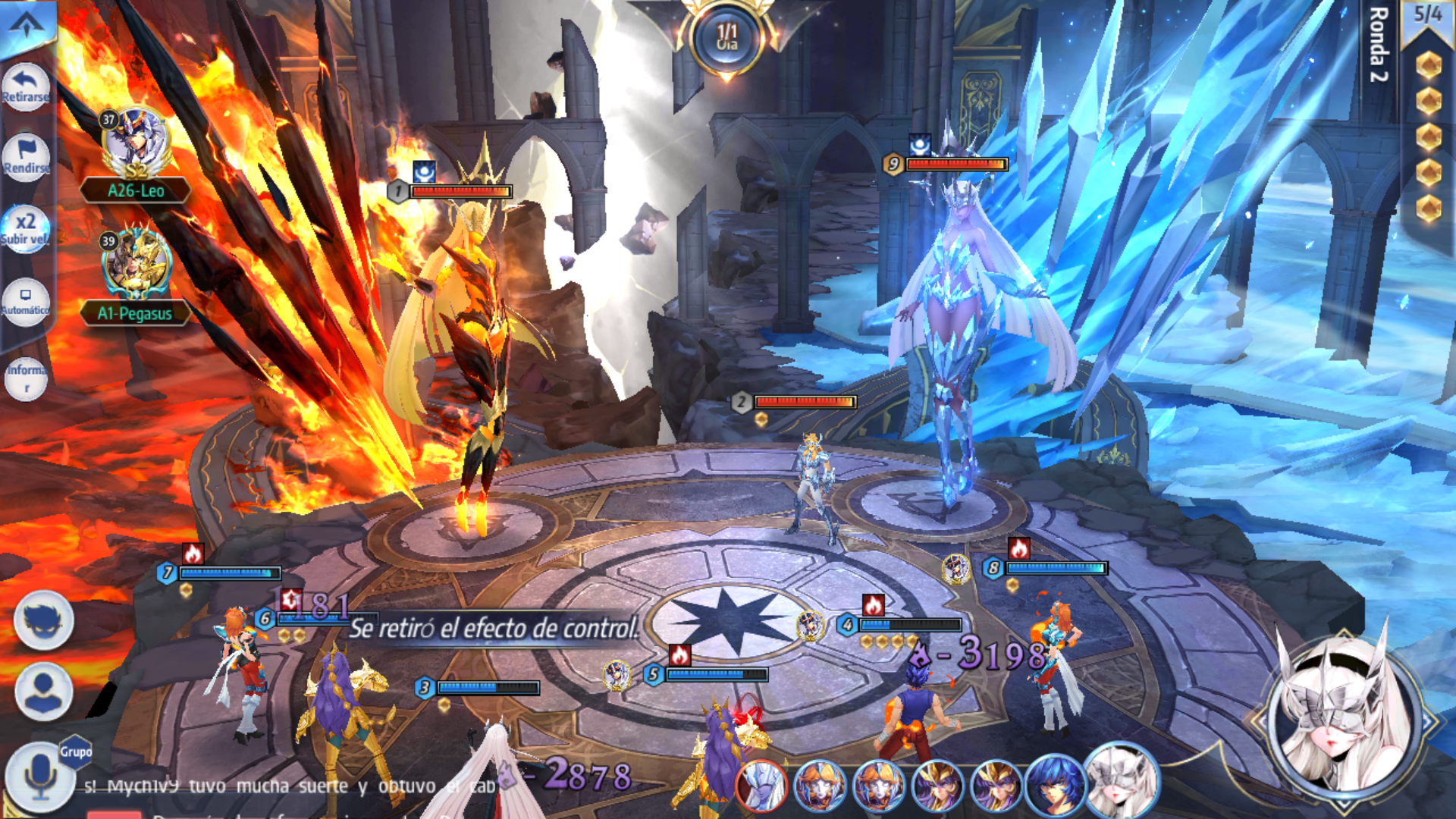Toggle the x2 Subir vel speed button
1456x819 pixels.
point(25,227)
